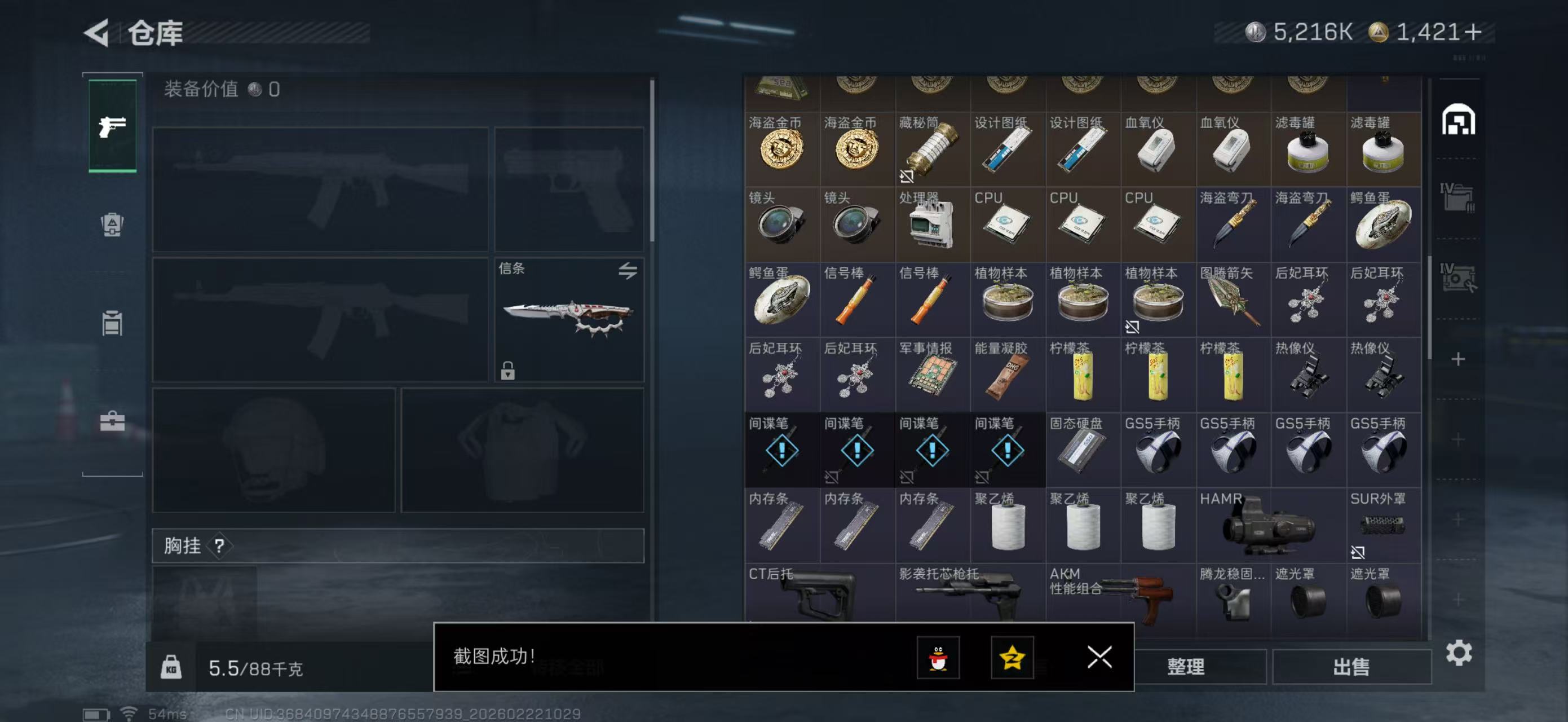
Task: Open the briefcase tab in sidebar
Action: 112,421
